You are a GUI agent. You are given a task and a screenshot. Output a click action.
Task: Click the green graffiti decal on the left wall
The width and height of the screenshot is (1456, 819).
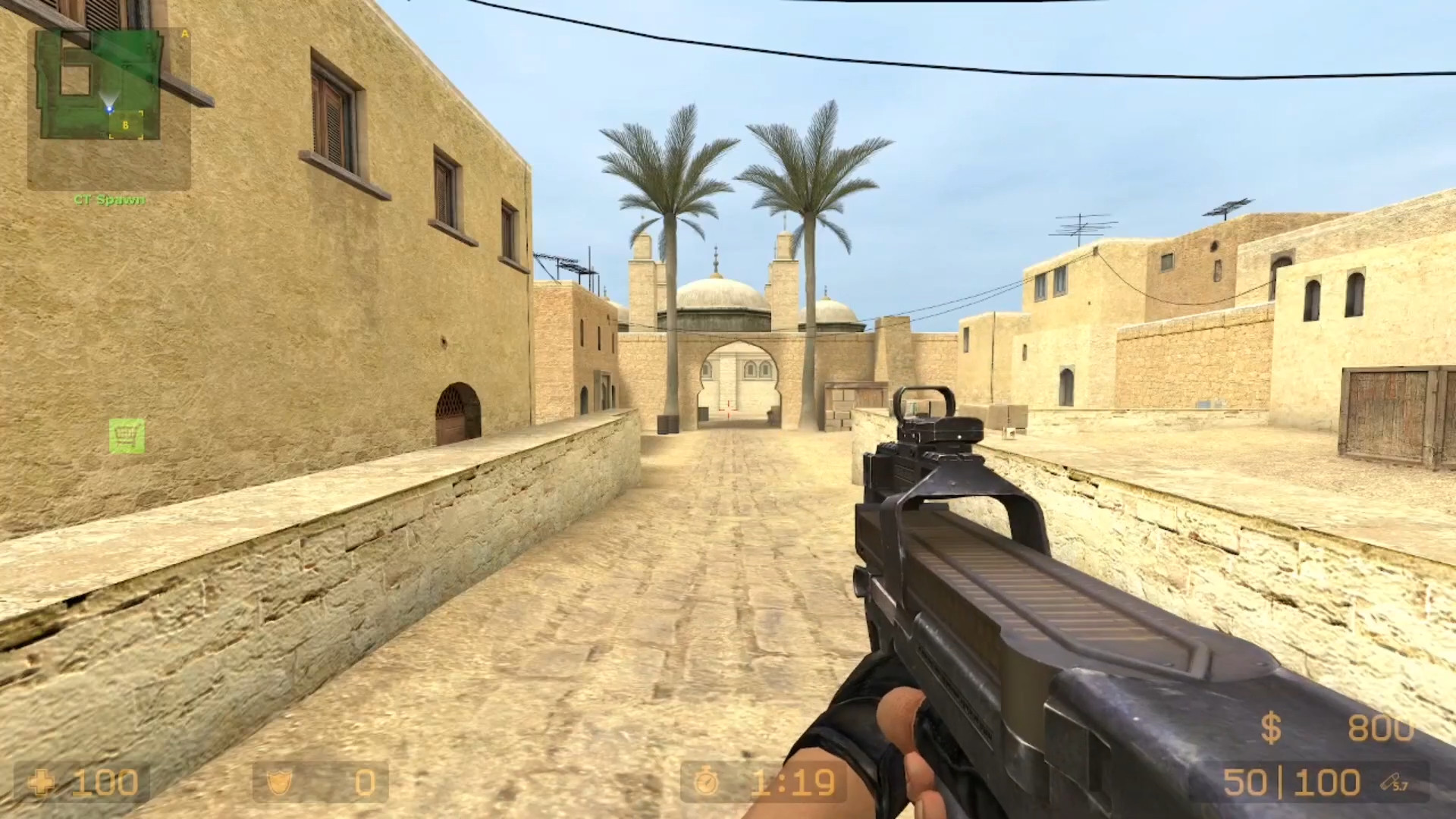tap(127, 435)
